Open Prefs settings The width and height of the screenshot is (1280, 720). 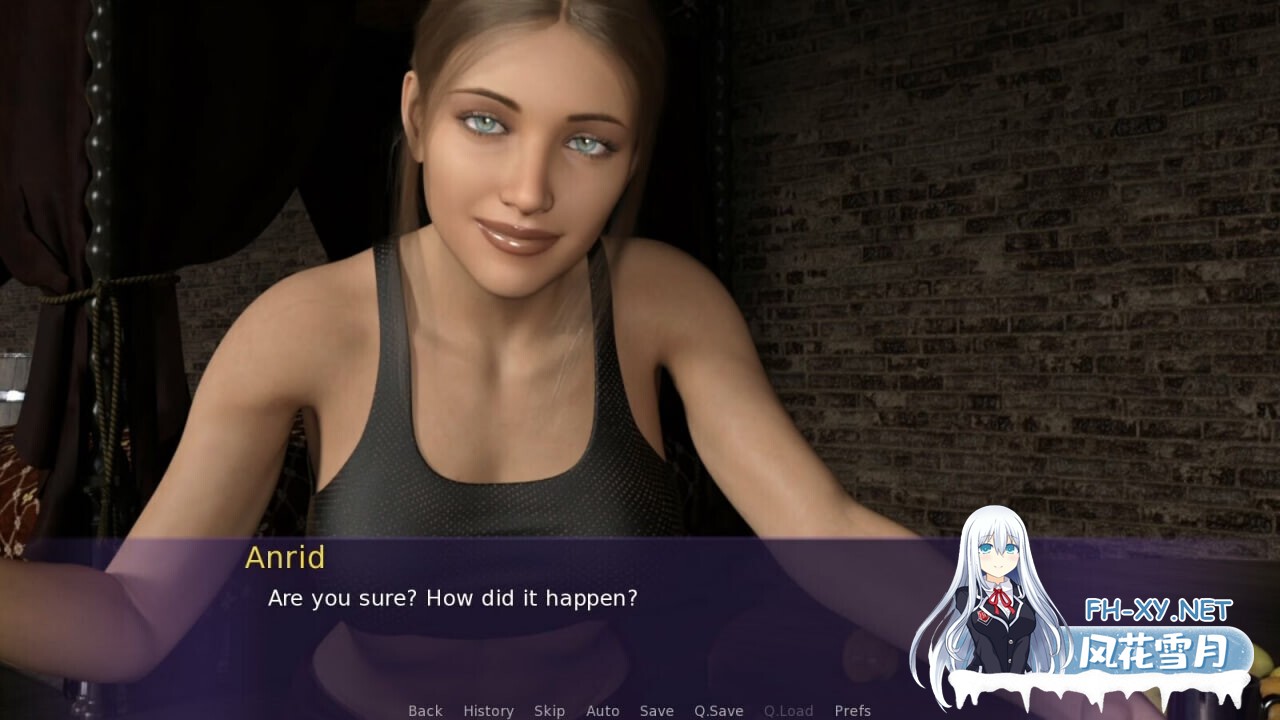[853, 711]
